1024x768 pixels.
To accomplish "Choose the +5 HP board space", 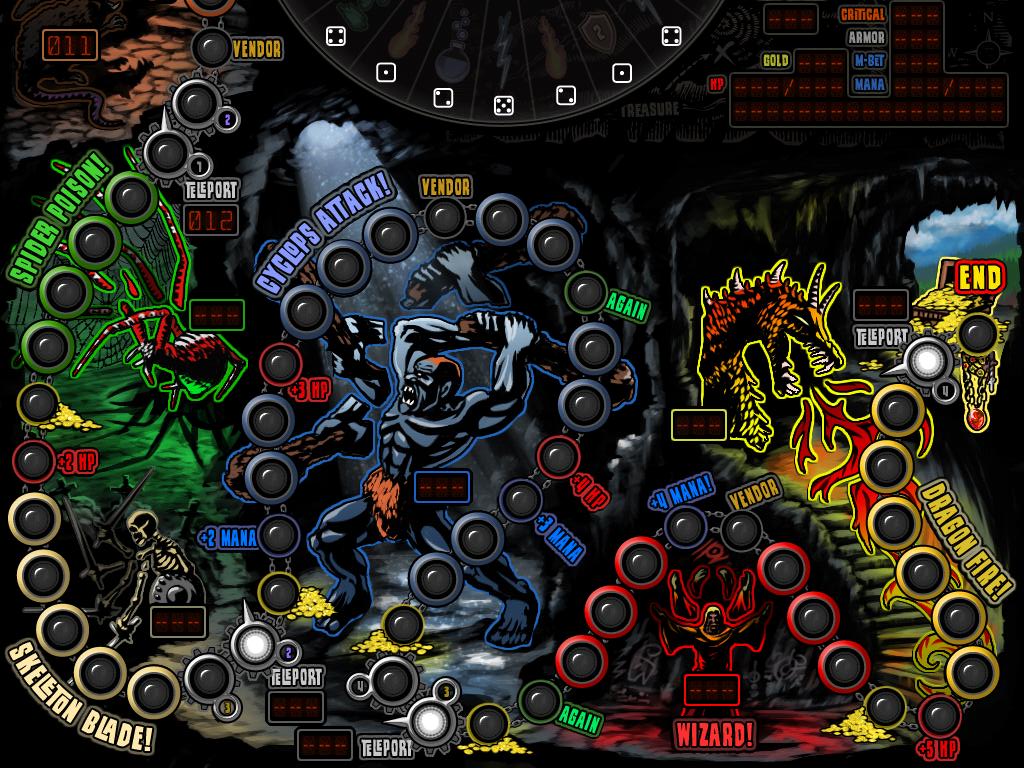I will 938,715.
